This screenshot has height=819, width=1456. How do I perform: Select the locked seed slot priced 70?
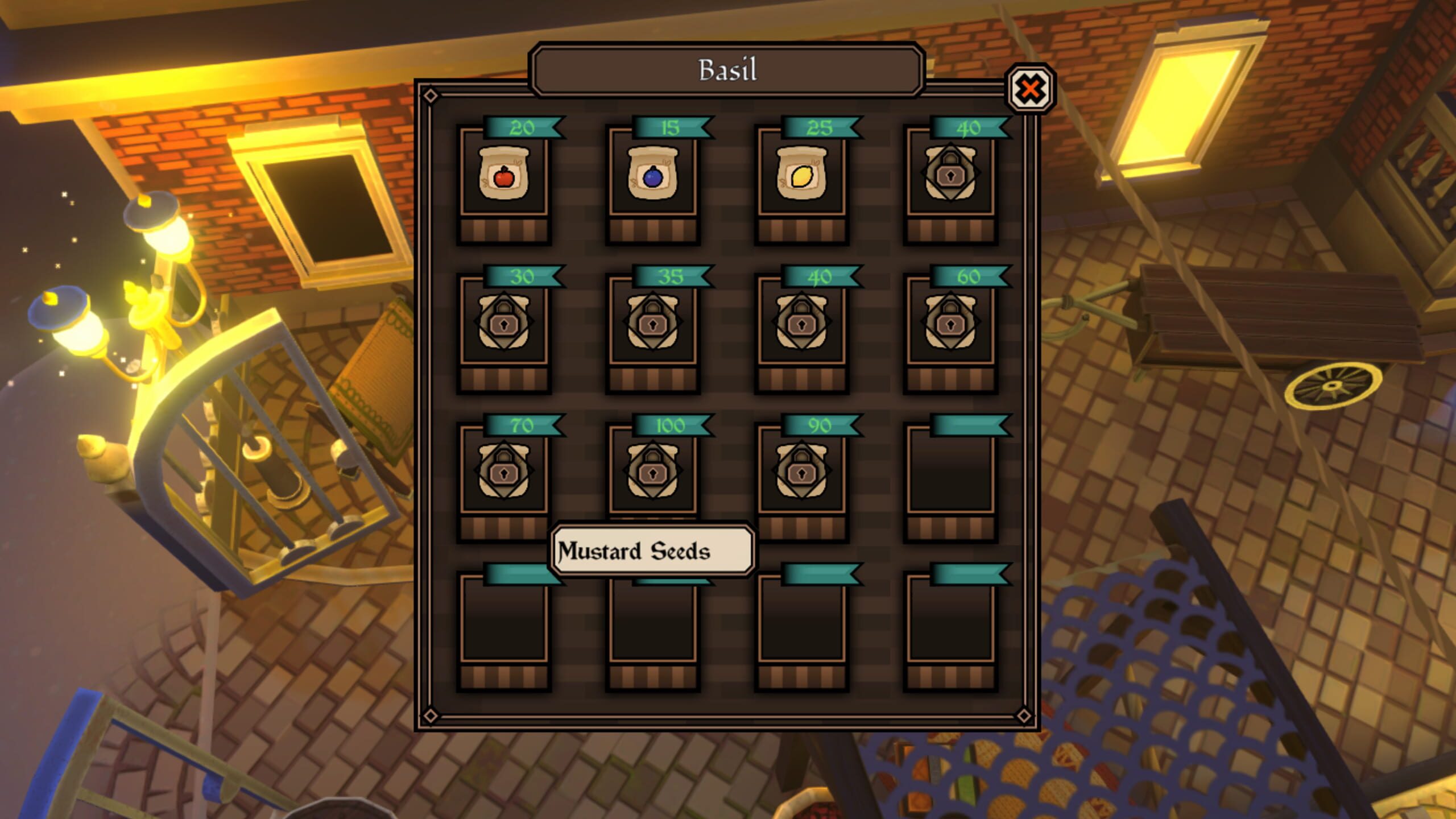(x=503, y=472)
